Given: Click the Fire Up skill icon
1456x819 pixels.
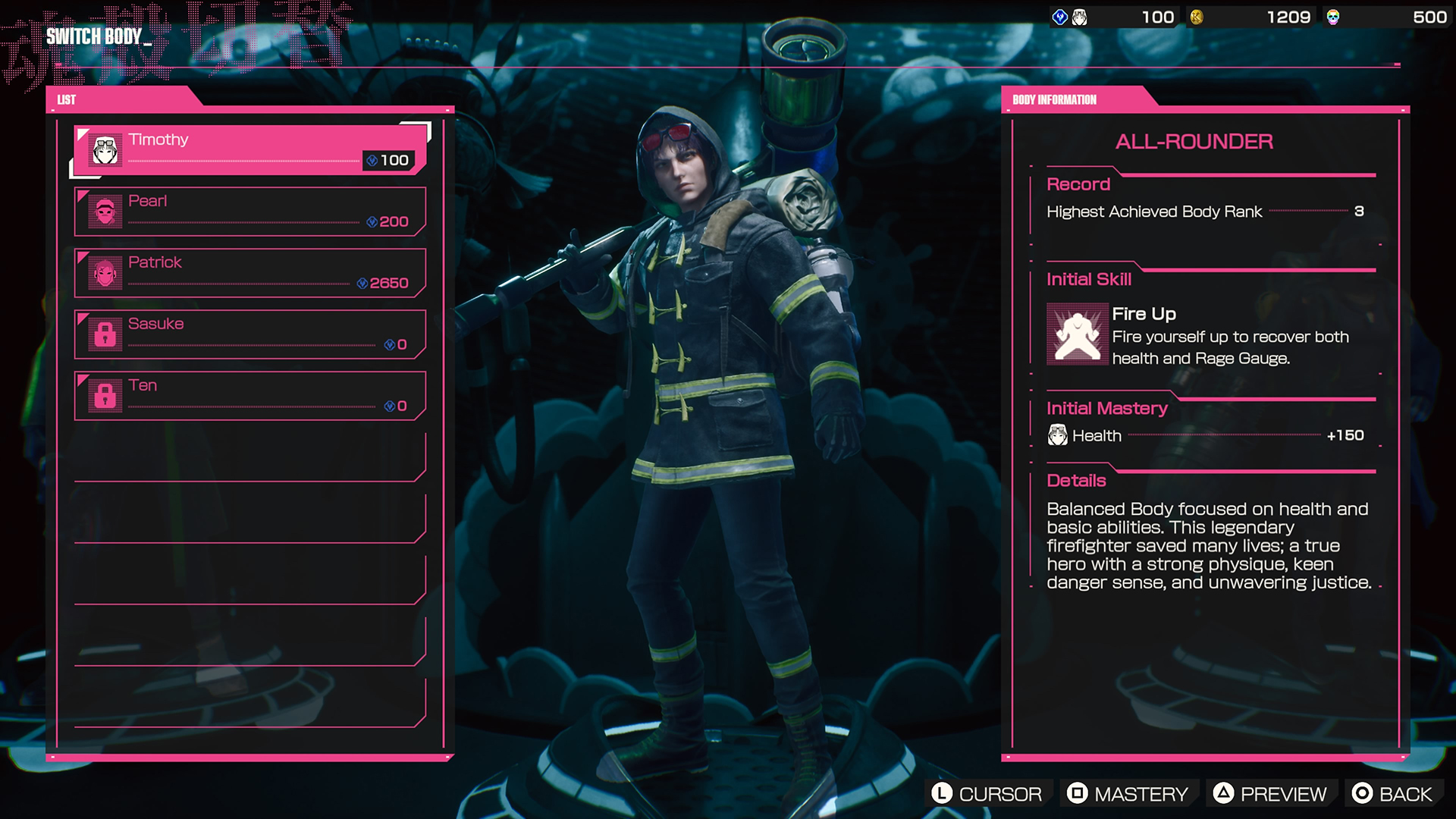Looking at the screenshot, I should [x=1077, y=334].
